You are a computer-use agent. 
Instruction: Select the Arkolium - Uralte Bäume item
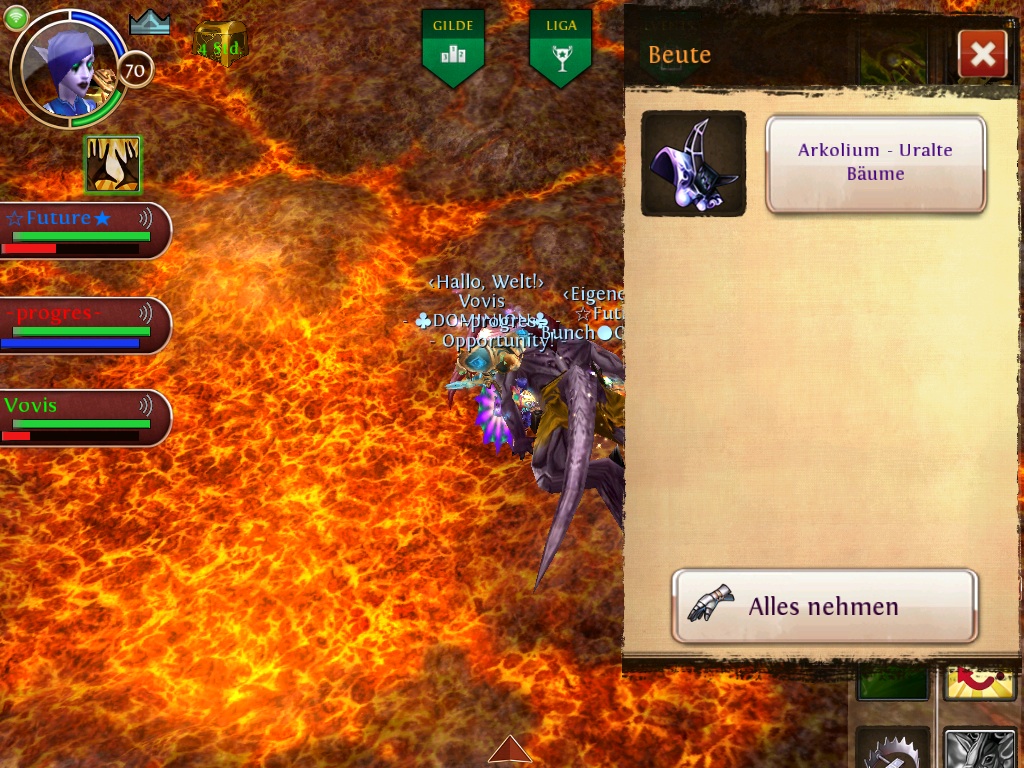pyautogui.click(x=875, y=163)
